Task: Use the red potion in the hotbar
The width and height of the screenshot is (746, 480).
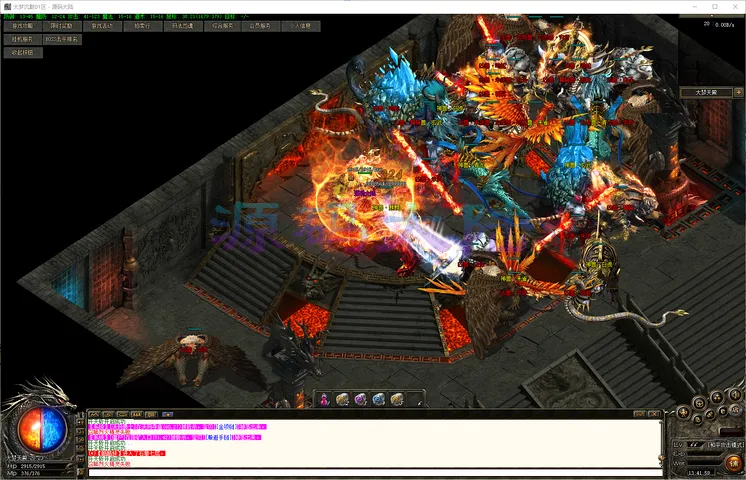Action: (325, 399)
